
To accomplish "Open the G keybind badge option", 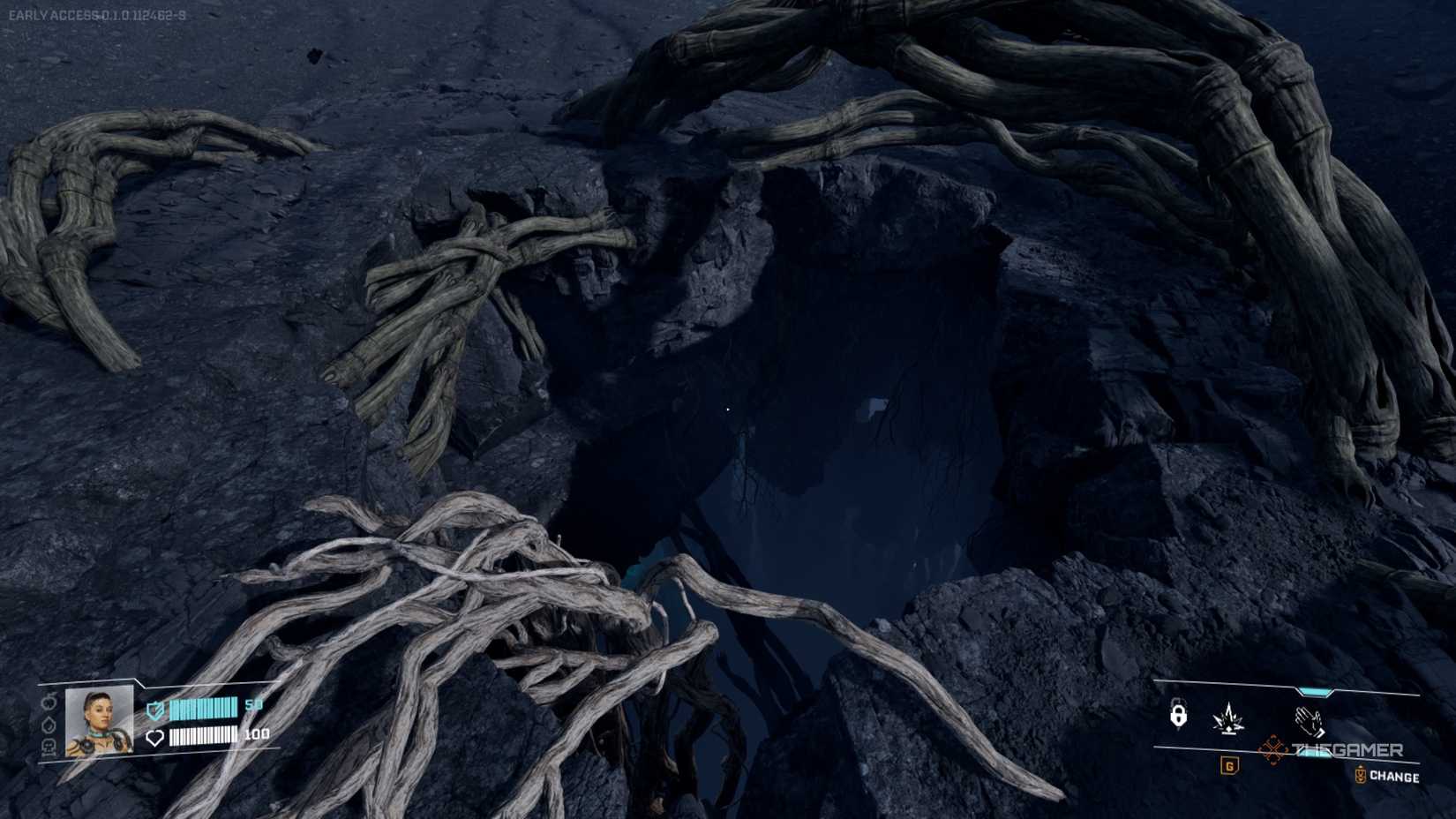I will point(1230,766).
